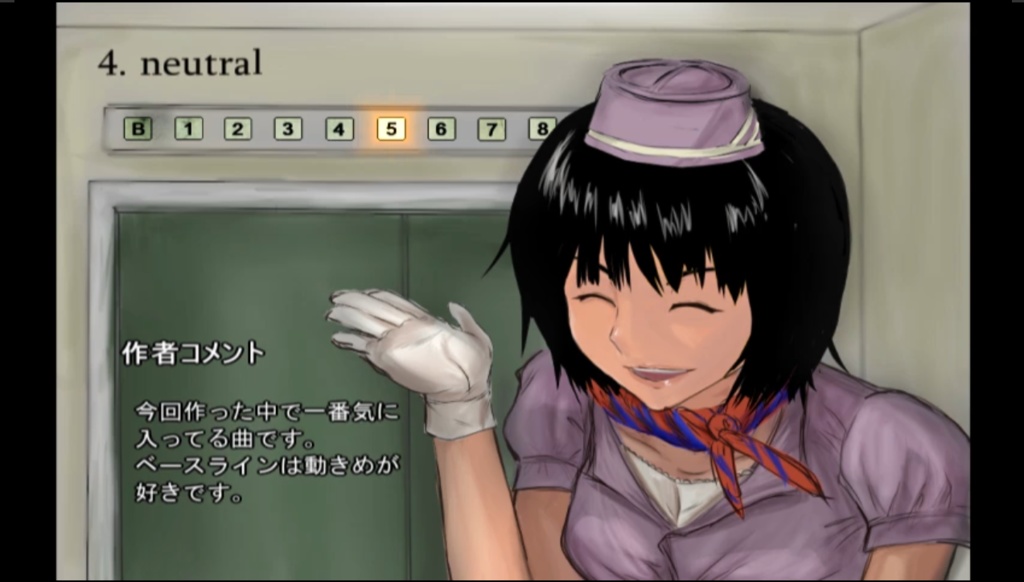Viewport: 1024px width, 582px height.
Task: Select the floor 7 indicator
Action: pos(491,128)
